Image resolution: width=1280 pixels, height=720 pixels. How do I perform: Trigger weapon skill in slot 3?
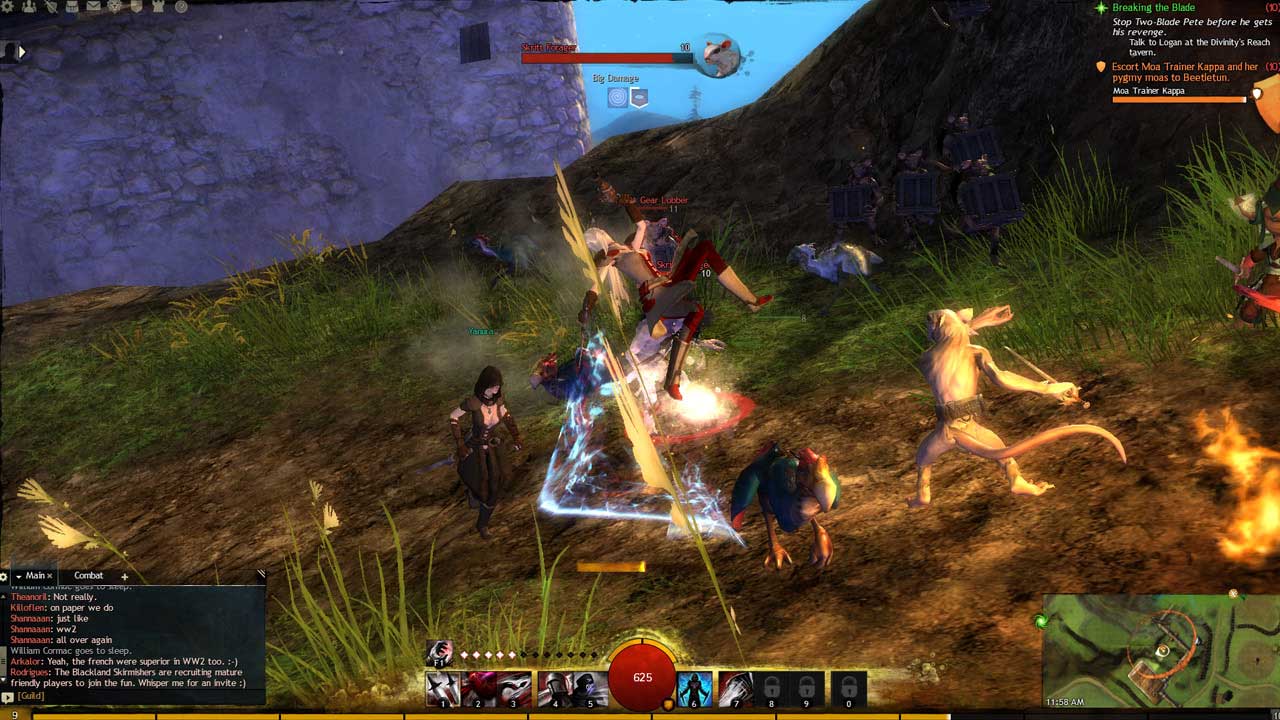[x=514, y=689]
